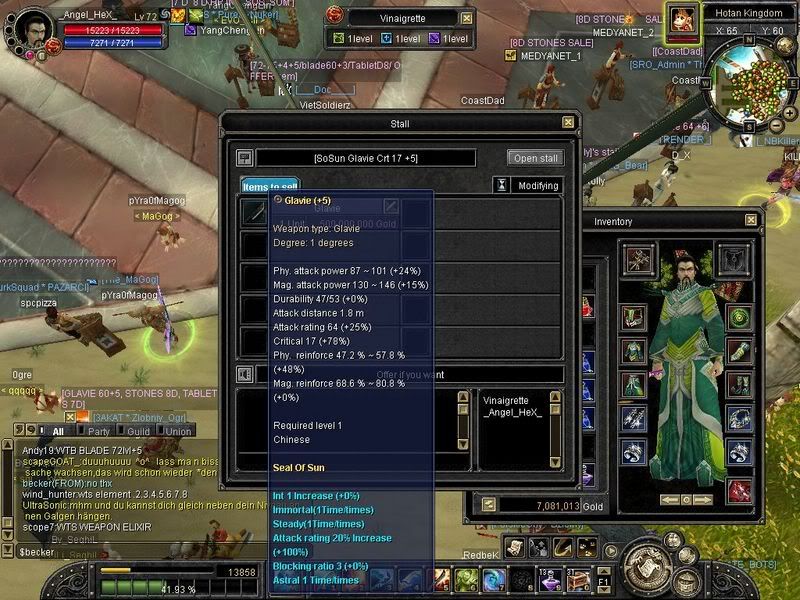Select the red crystal accessory equipment slot
The height and width of the screenshot is (600, 800).
(740, 490)
